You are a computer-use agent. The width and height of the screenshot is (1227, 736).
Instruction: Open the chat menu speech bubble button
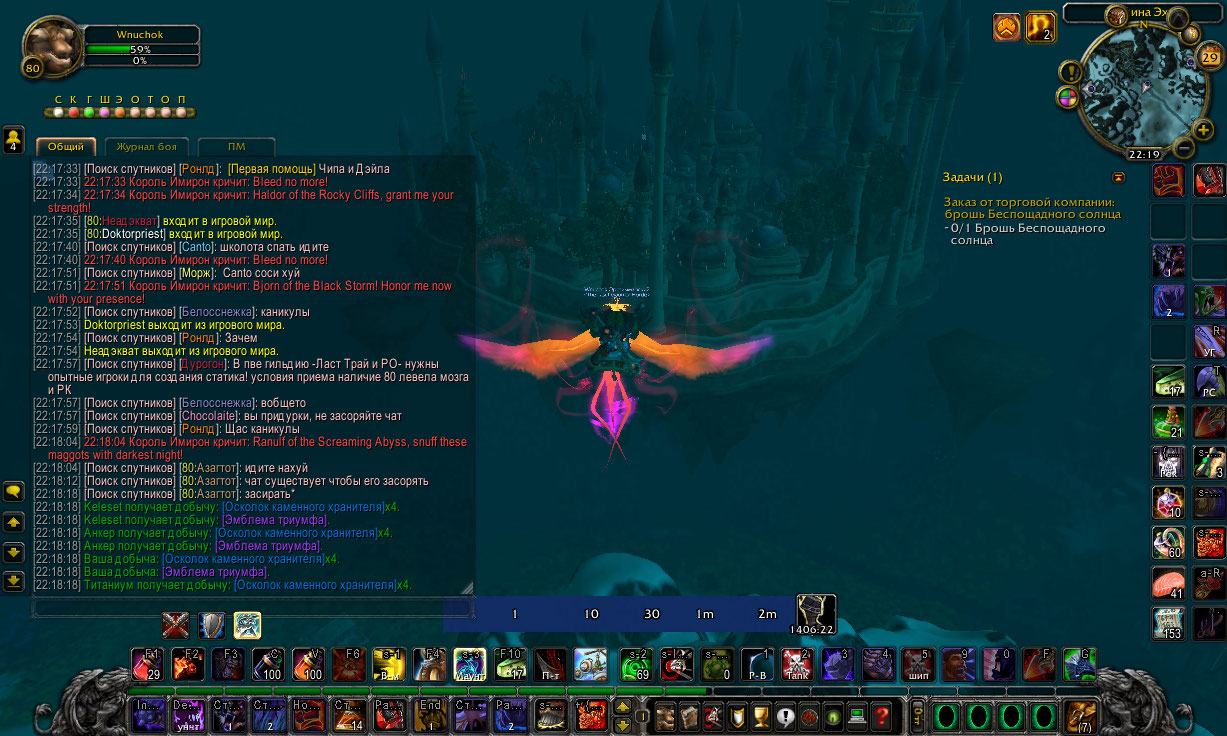click(14, 491)
